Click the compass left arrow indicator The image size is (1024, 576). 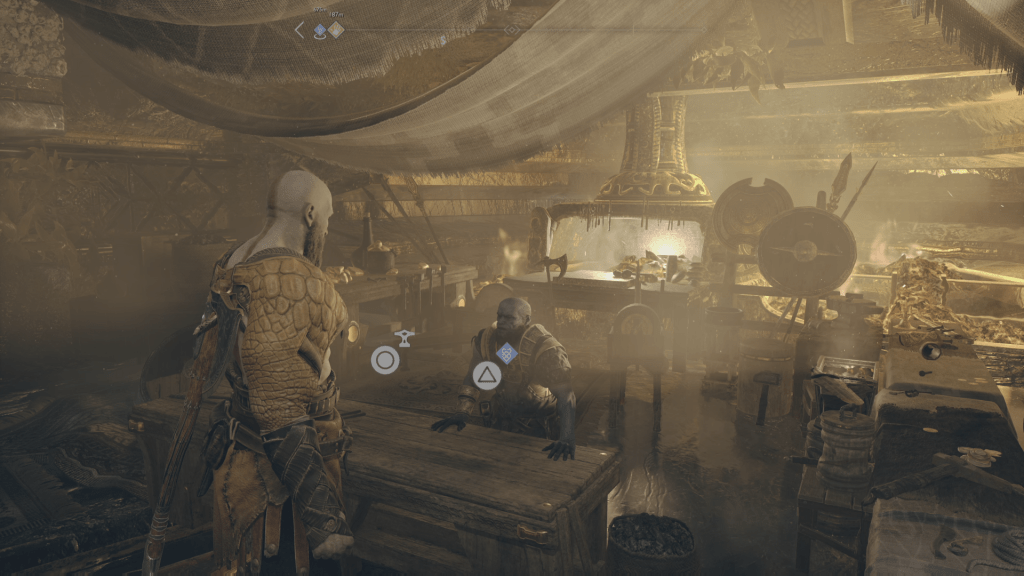pos(299,30)
